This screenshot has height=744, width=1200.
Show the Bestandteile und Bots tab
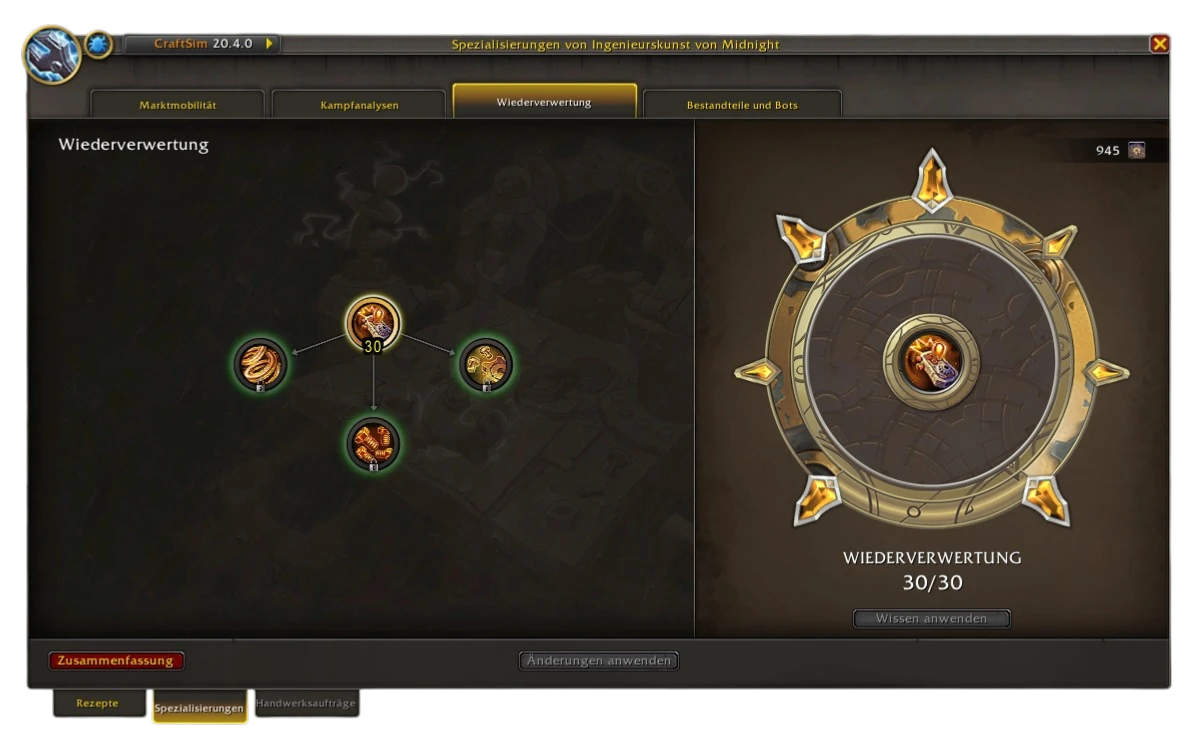pos(742,105)
